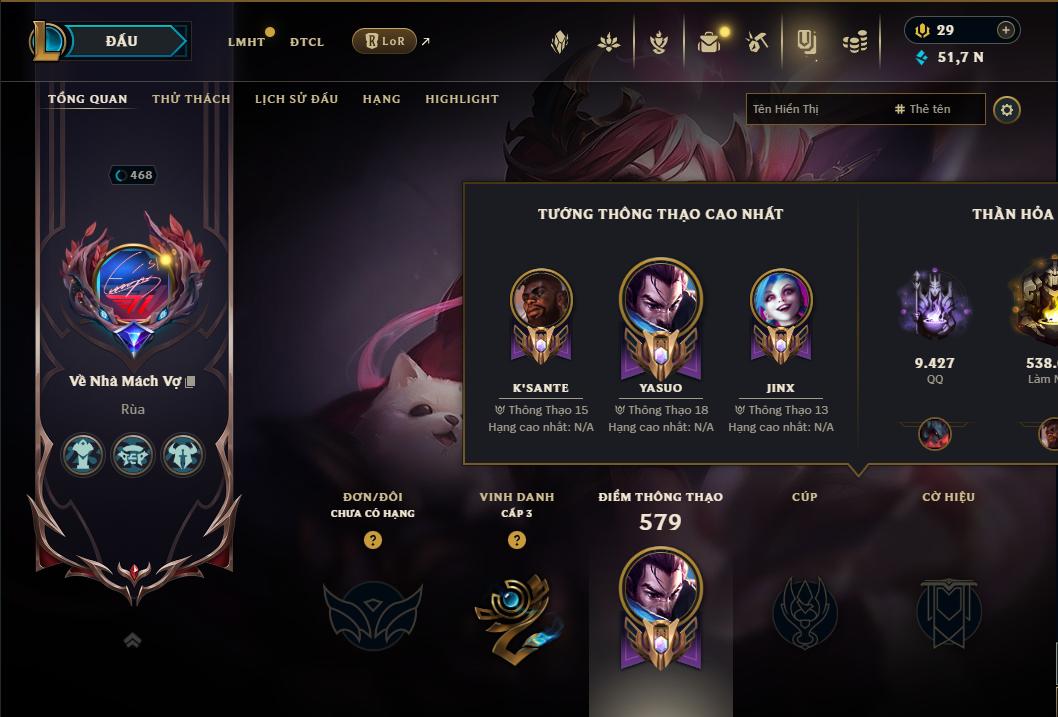This screenshot has width=1058, height=717.
Task: Go to the Tổng Quan tab
Action: 88,99
